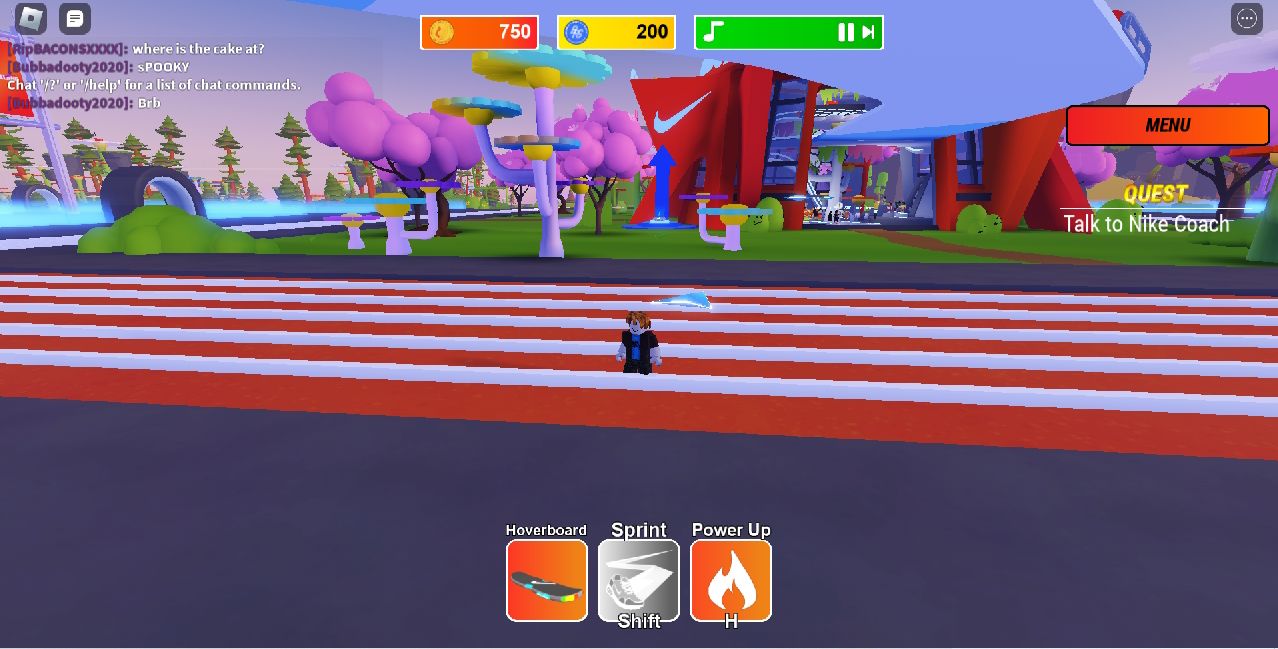The height and width of the screenshot is (649, 1278).
Task: Open the red MENU button
Action: click(x=1167, y=126)
